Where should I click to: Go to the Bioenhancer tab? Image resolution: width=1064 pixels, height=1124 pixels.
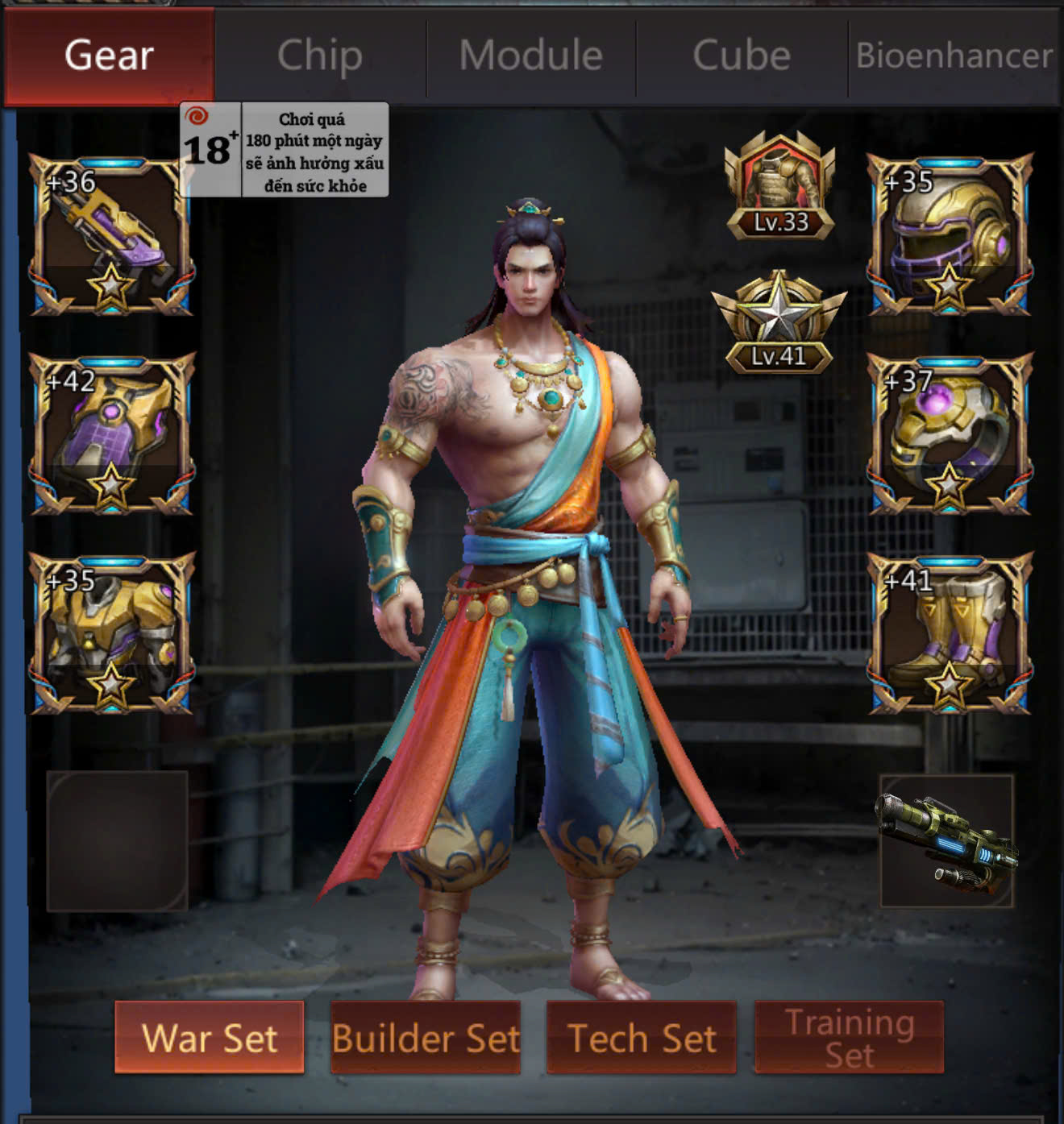pos(954,56)
